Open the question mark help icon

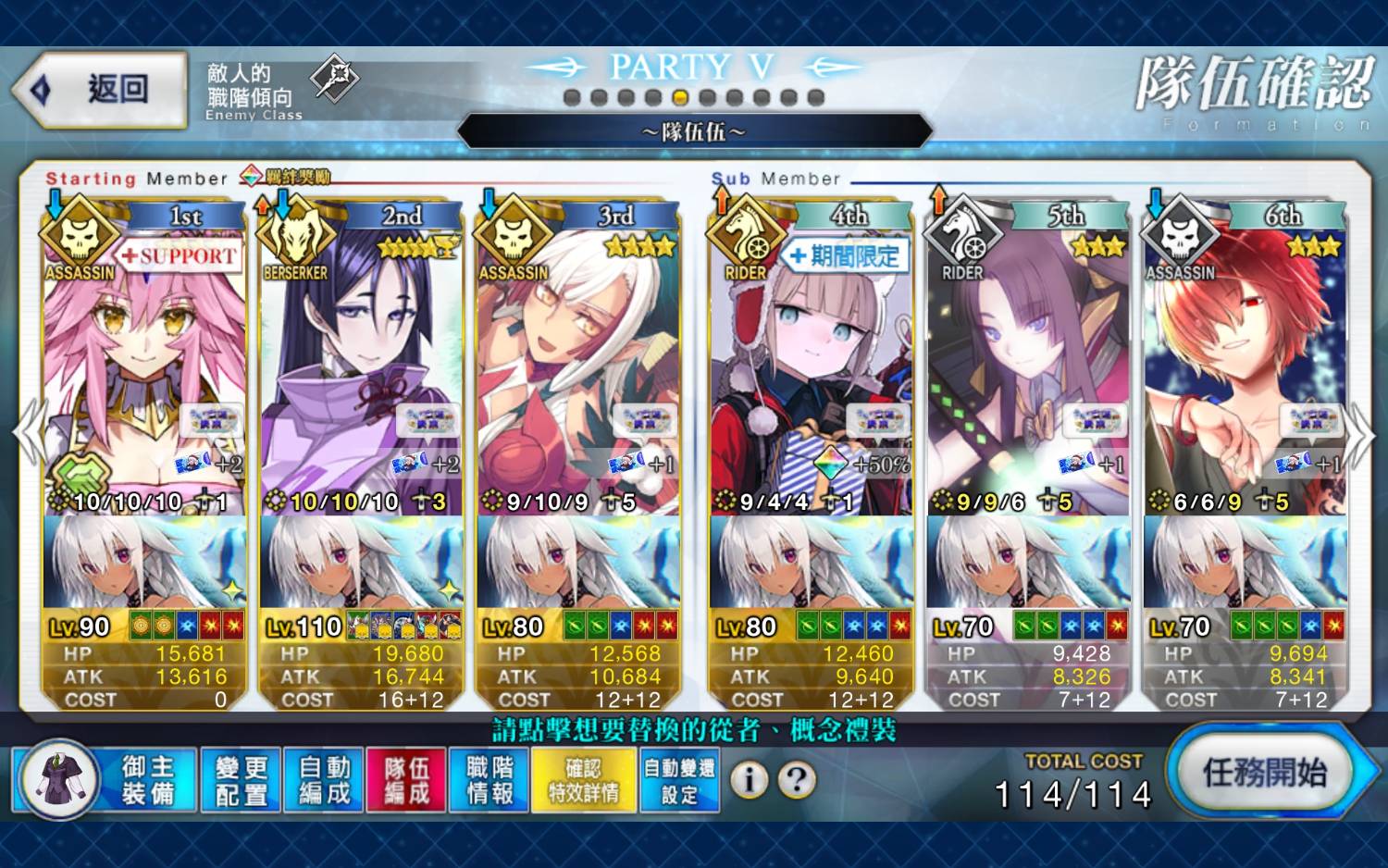797,780
